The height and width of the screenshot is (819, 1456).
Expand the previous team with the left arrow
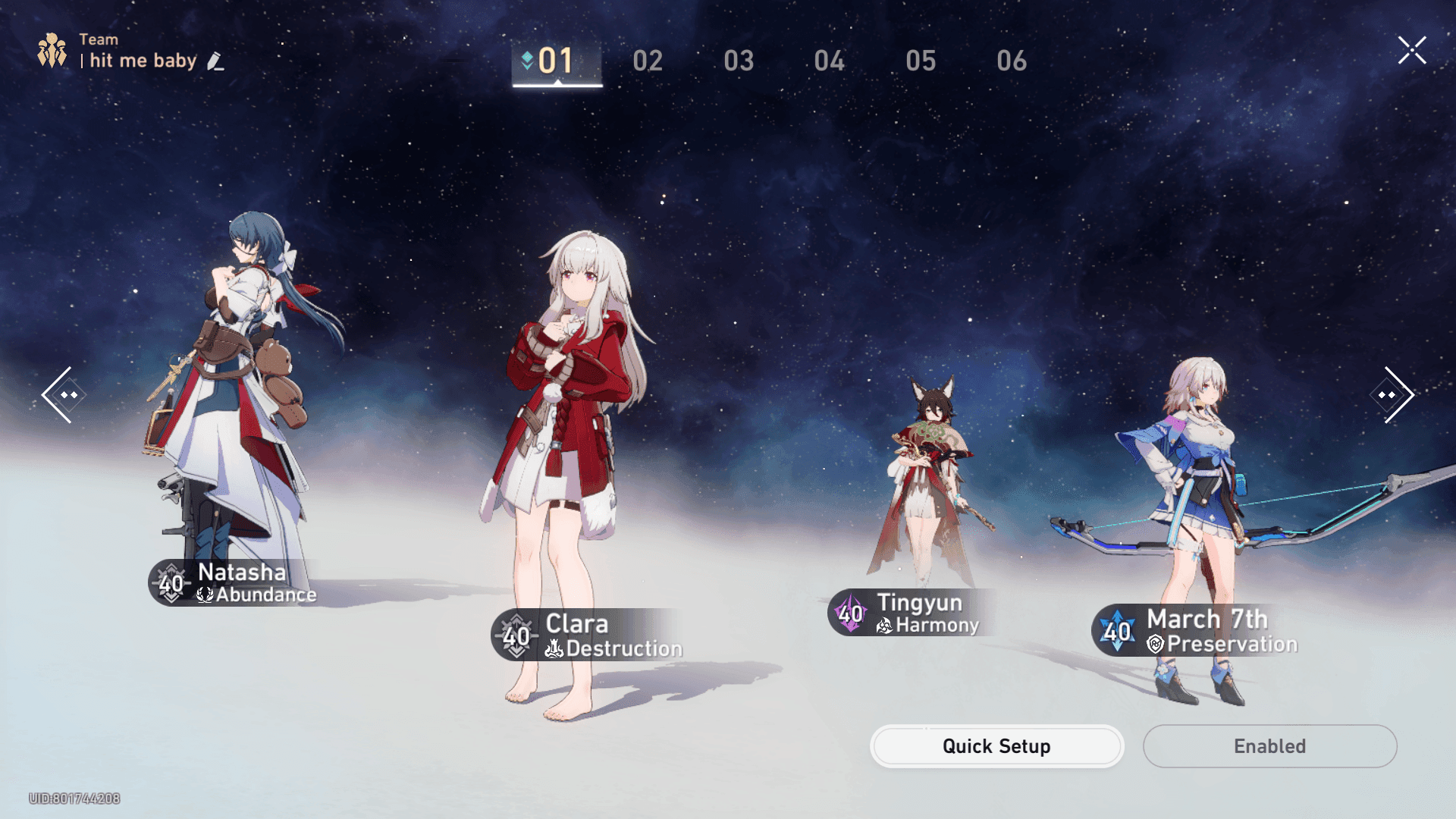click(x=64, y=394)
